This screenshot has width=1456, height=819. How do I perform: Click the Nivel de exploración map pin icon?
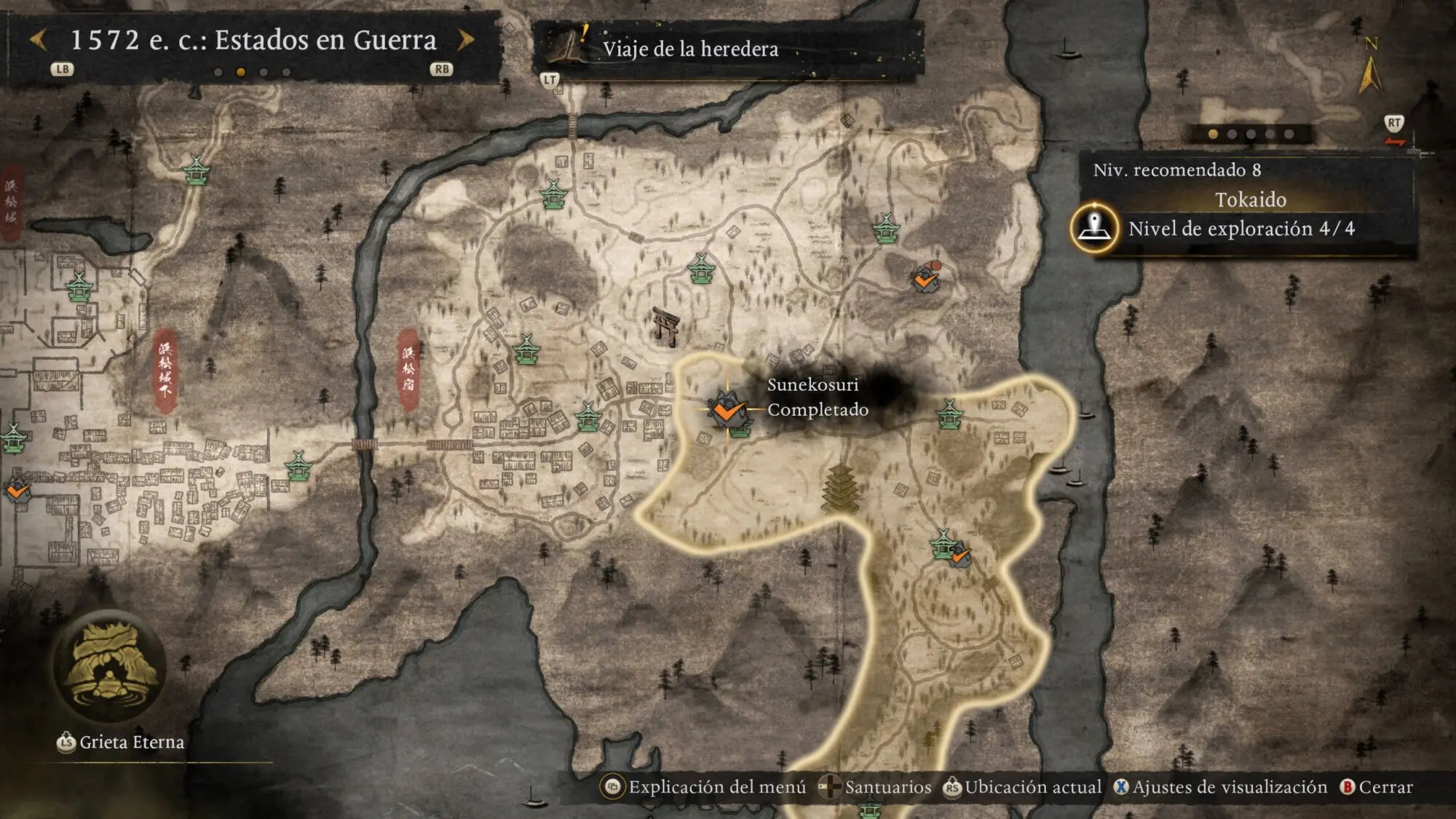tap(1093, 228)
